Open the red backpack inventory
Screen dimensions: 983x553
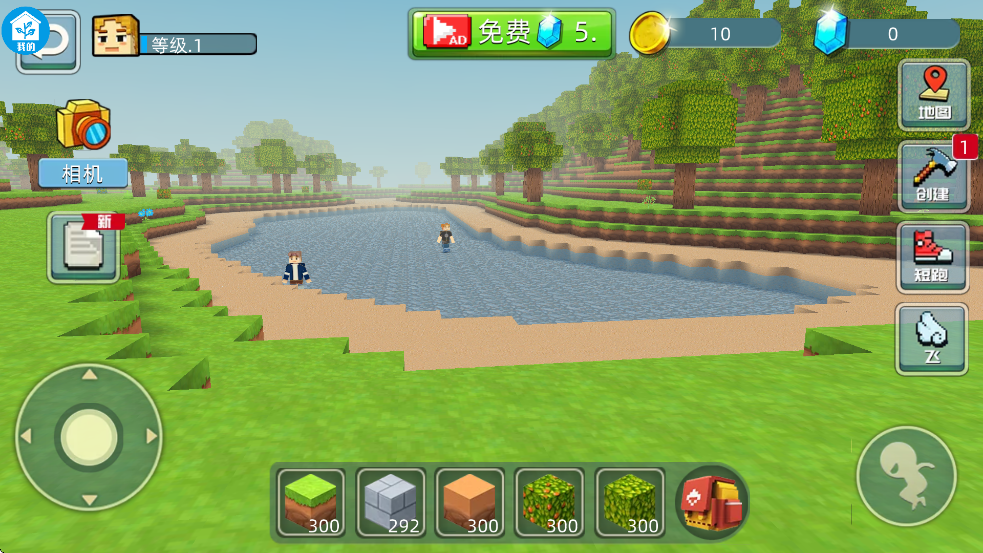coord(712,502)
